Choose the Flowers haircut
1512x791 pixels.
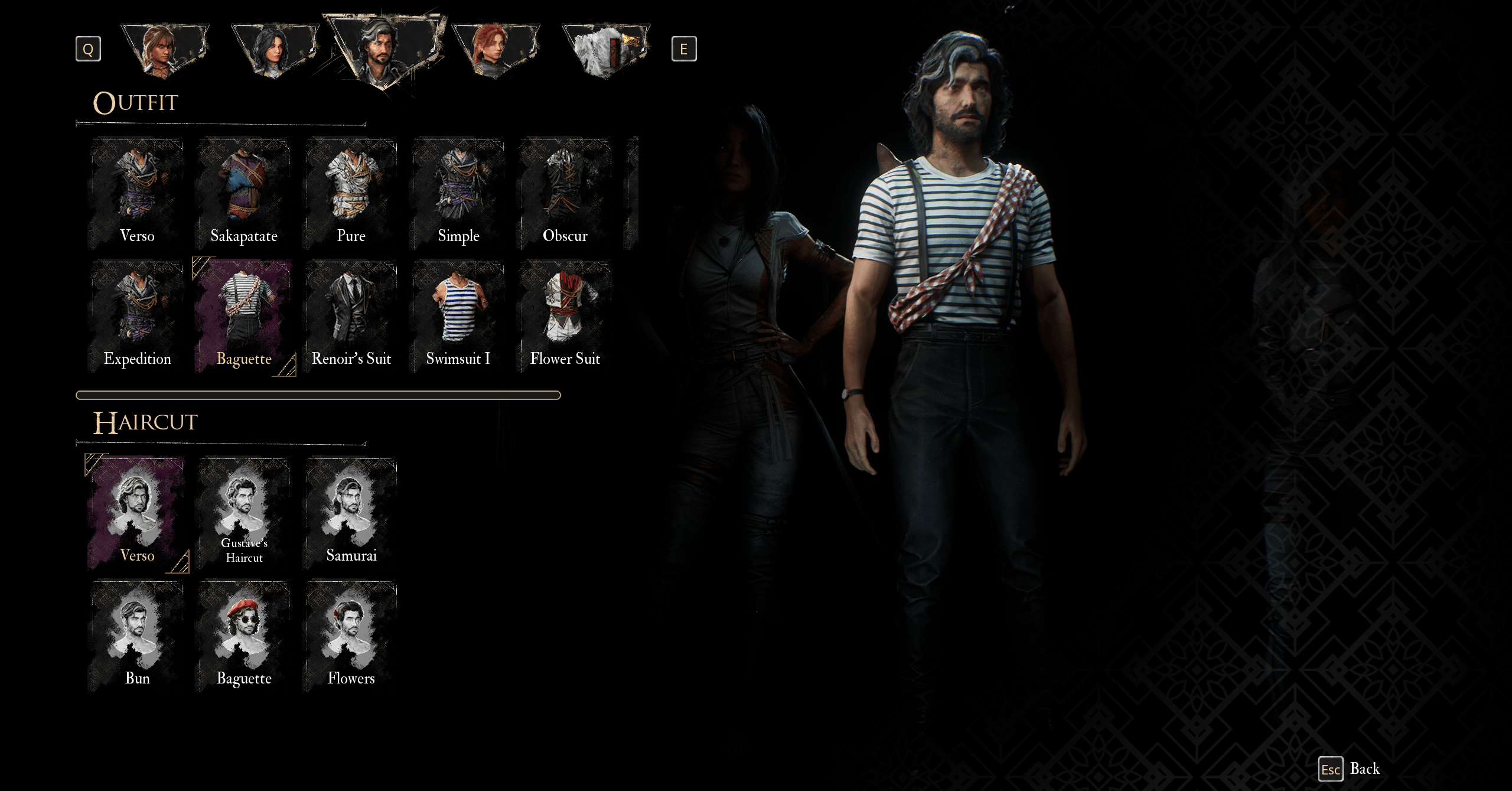[351, 637]
